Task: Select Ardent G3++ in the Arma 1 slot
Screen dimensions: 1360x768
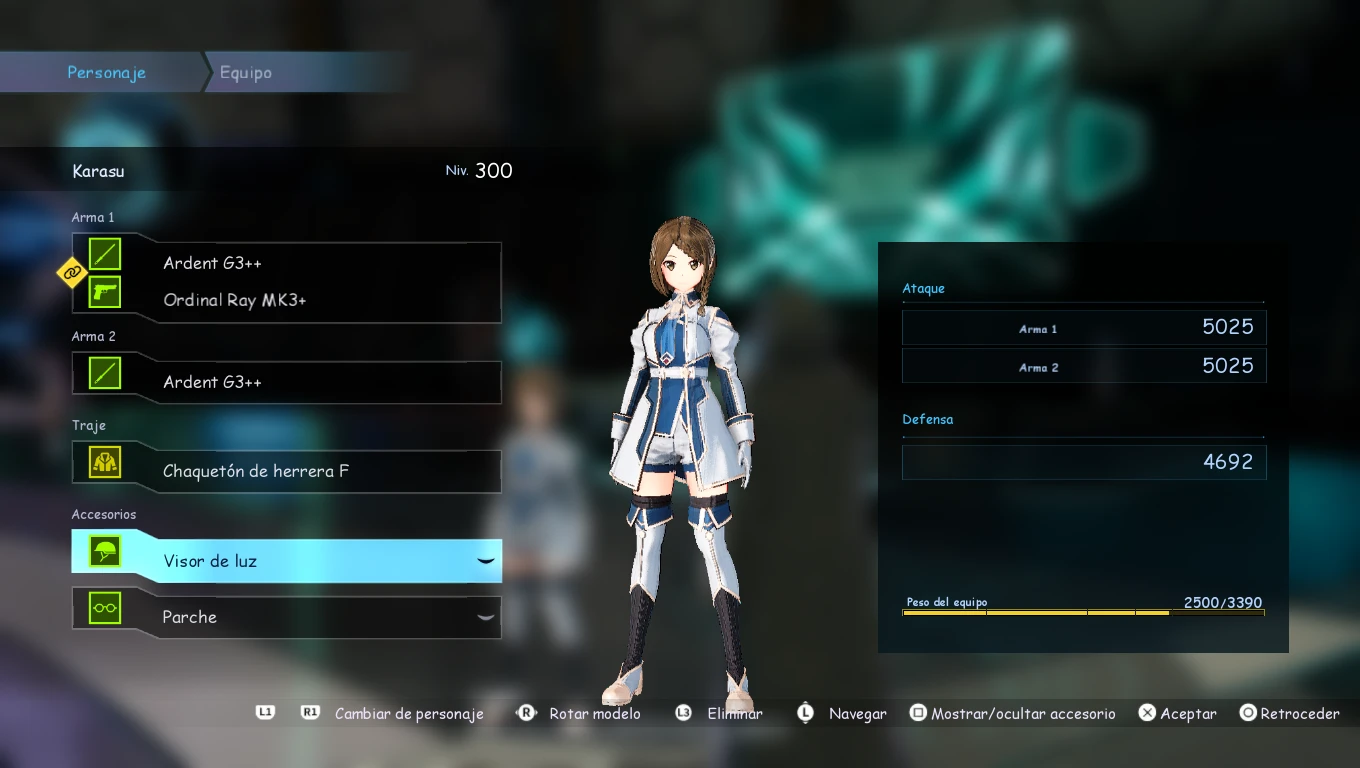Action: (213, 263)
